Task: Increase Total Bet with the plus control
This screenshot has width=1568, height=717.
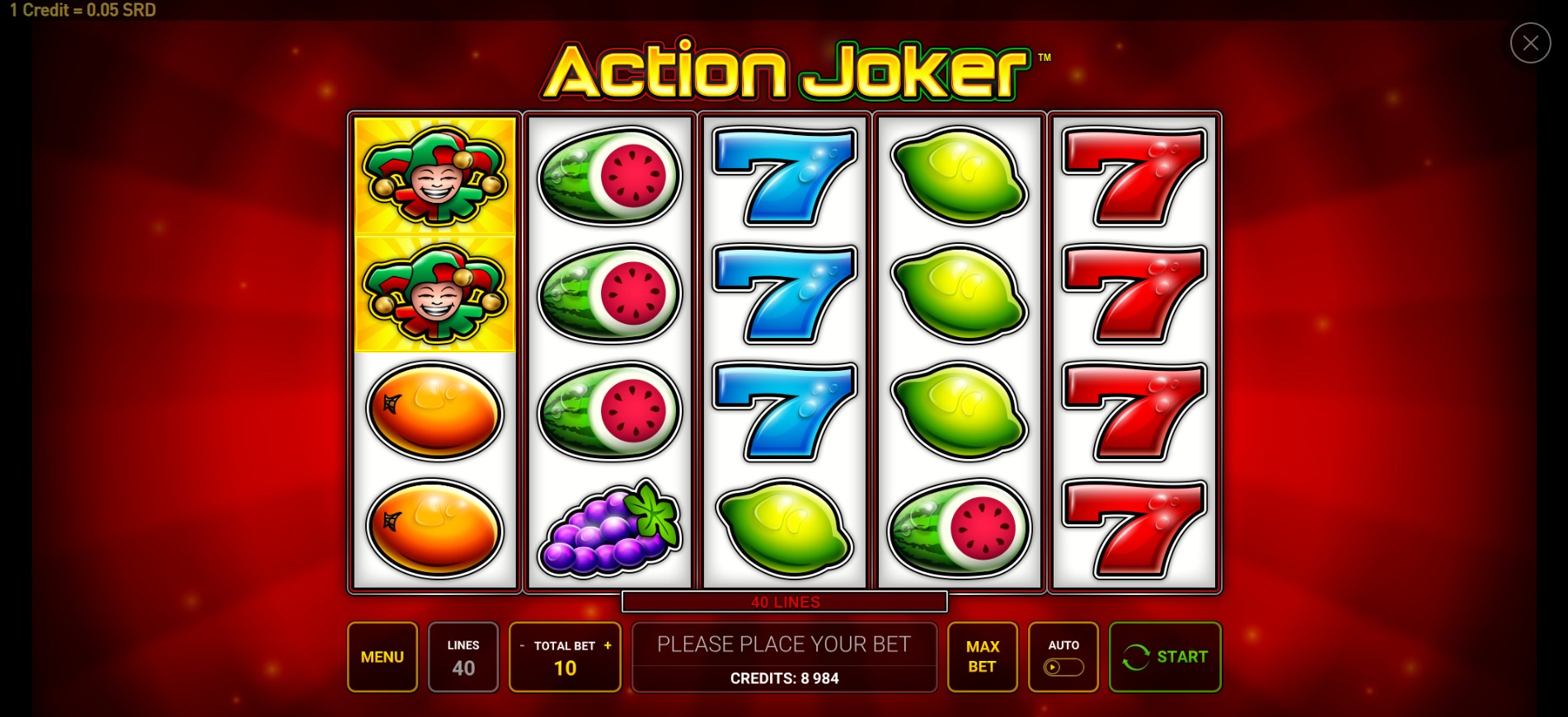Action: point(608,647)
